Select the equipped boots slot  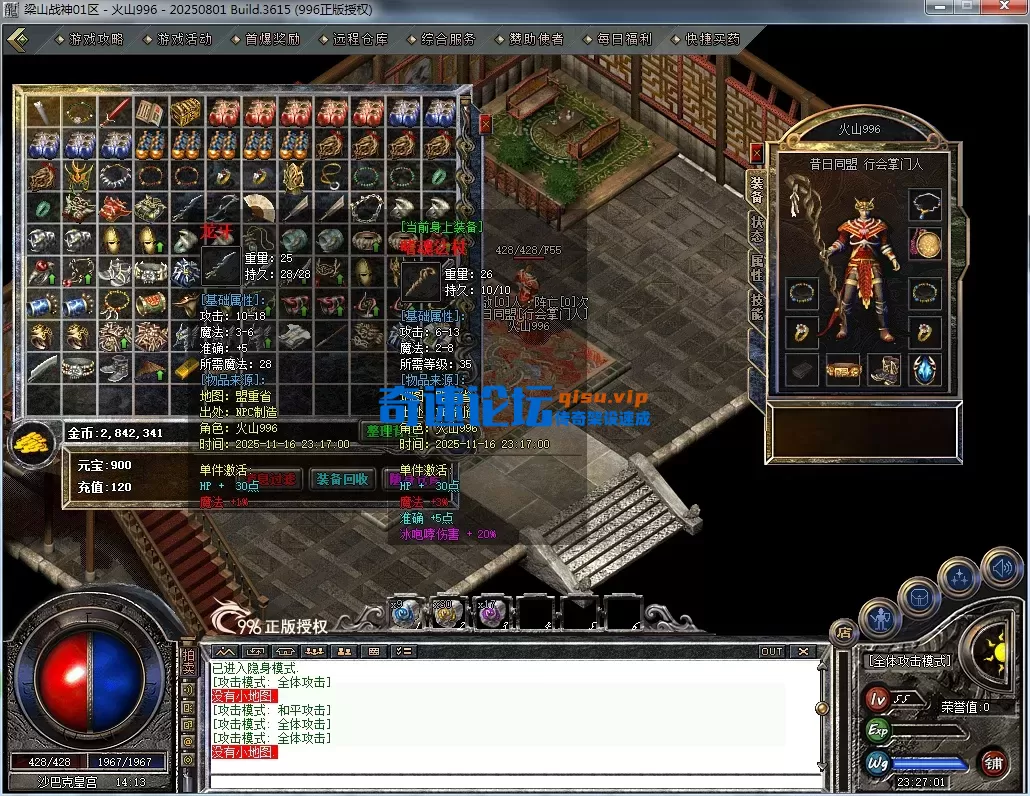click(x=884, y=369)
